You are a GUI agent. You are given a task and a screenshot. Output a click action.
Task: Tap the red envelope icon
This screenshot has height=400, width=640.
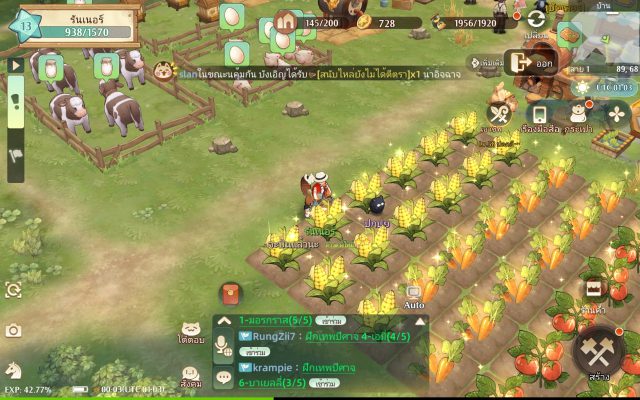tap(230, 294)
